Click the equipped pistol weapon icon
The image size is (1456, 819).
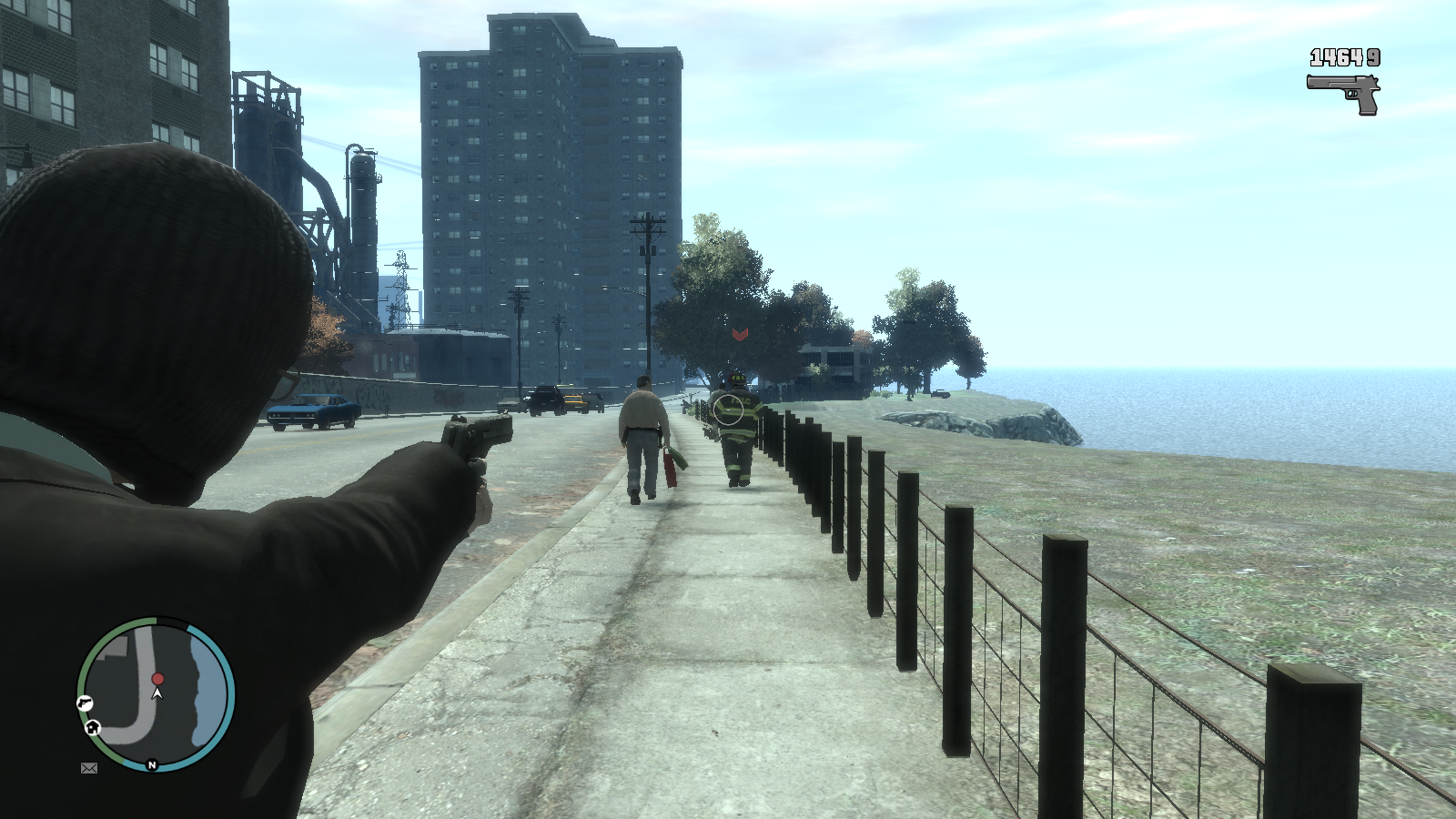pos(1344,94)
